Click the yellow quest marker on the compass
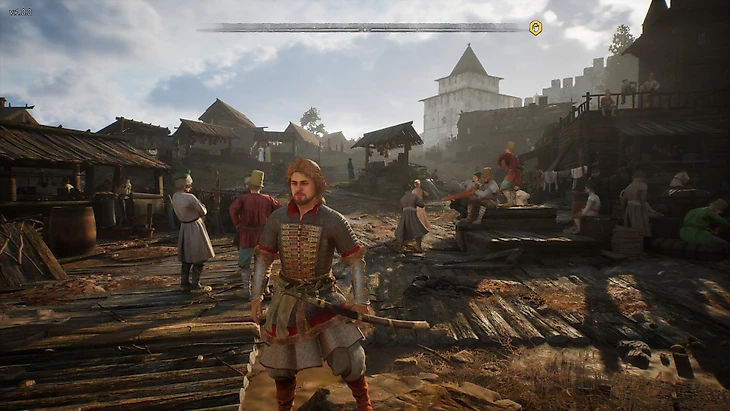This screenshot has width=730, height=411. pyautogui.click(x=536, y=28)
